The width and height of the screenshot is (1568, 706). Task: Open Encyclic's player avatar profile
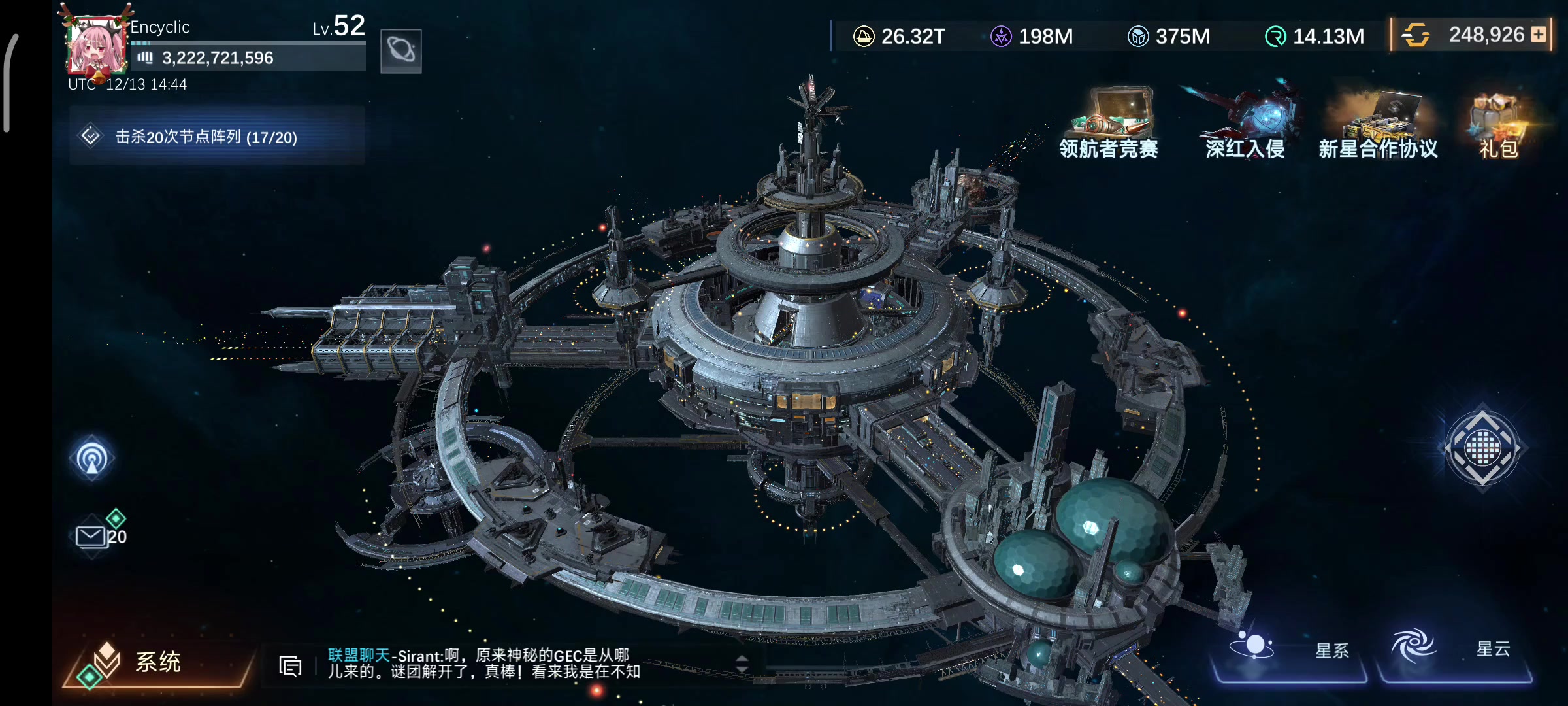pos(97,46)
